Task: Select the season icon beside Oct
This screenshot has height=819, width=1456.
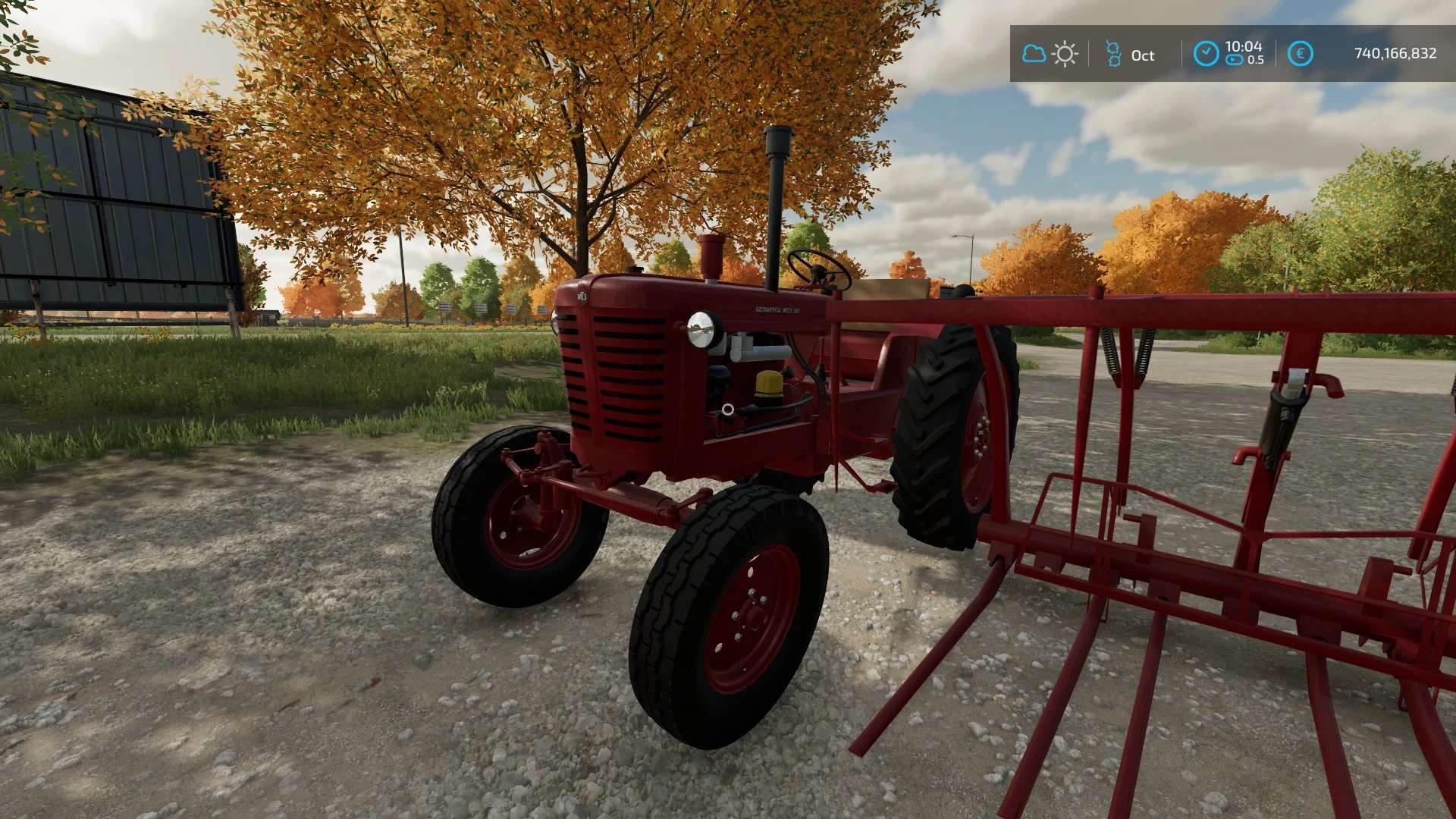Action: point(1113,54)
